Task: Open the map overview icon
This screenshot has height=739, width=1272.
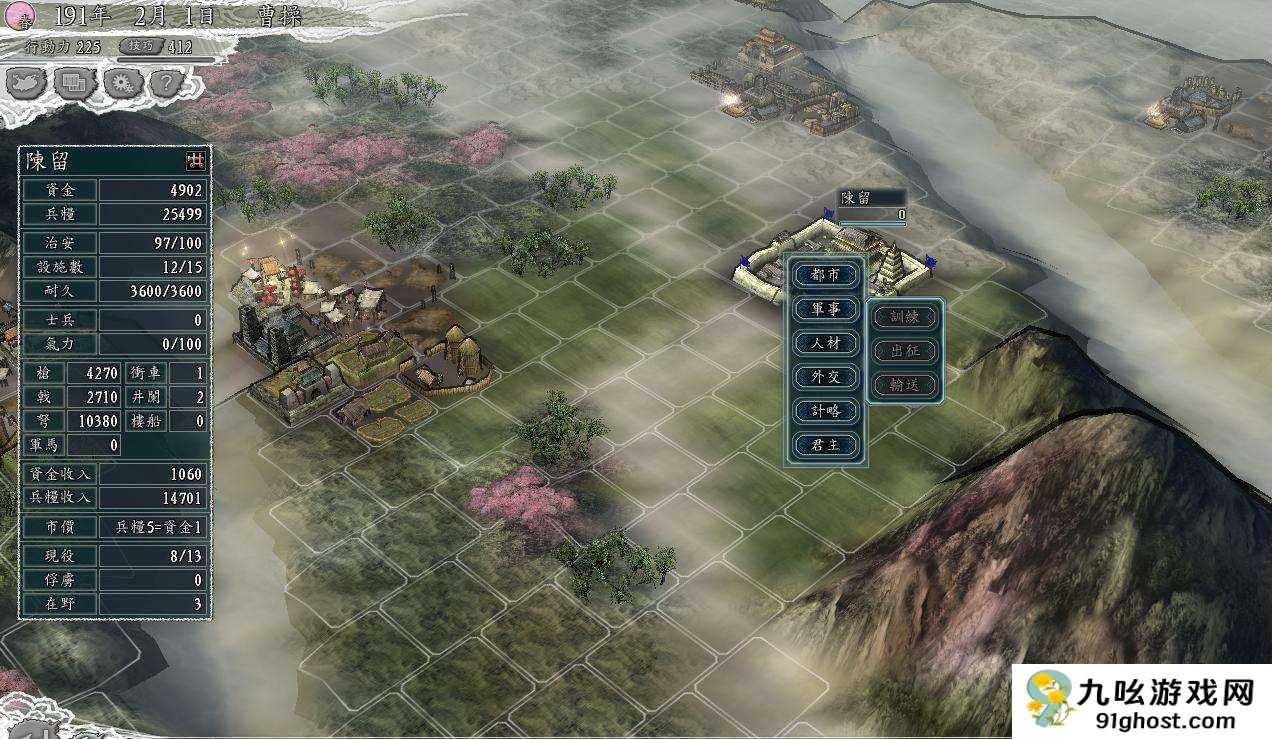Action: 28,83
